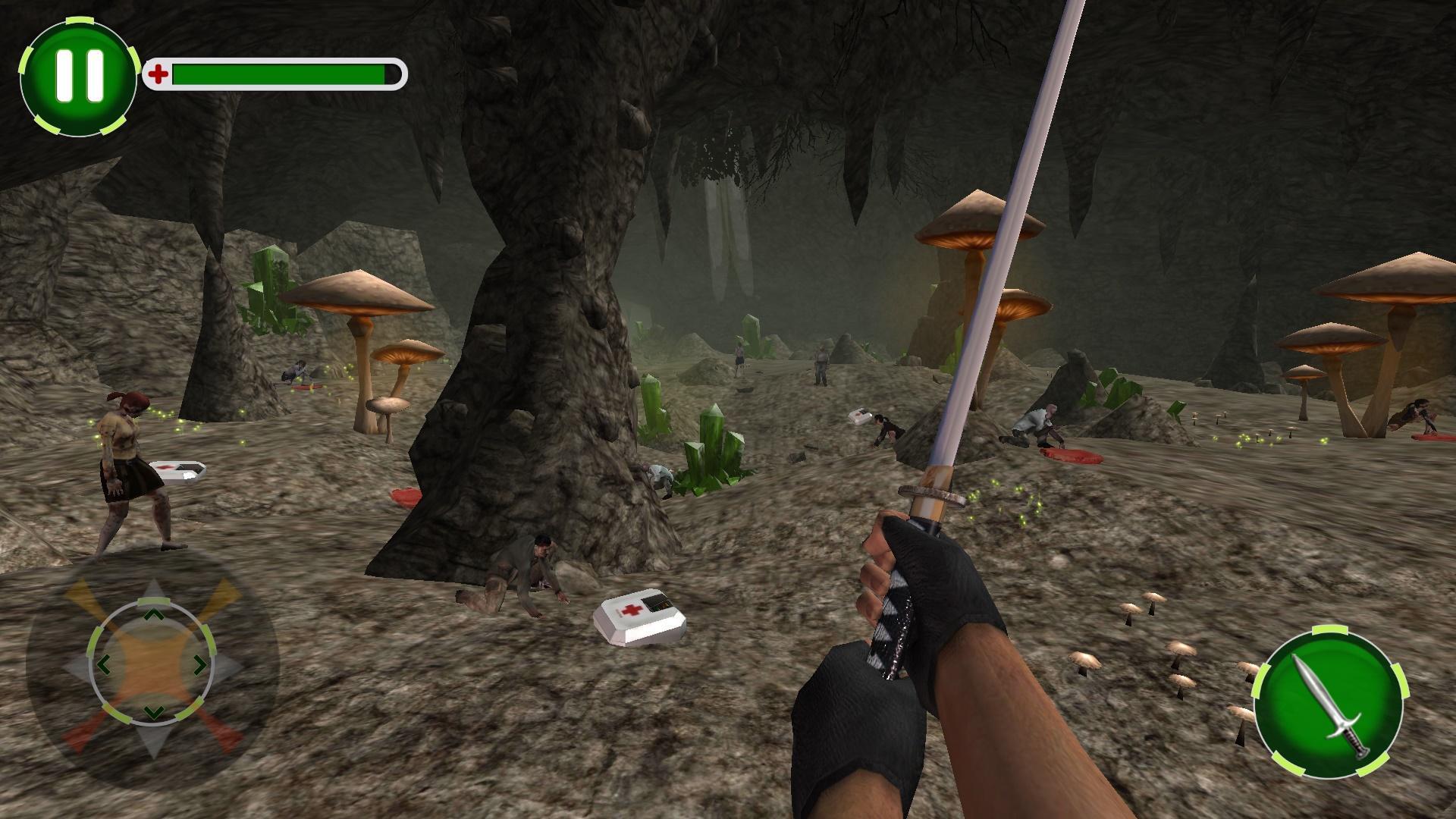Tap the green health bar
The image size is (1456, 819).
tap(281, 74)
